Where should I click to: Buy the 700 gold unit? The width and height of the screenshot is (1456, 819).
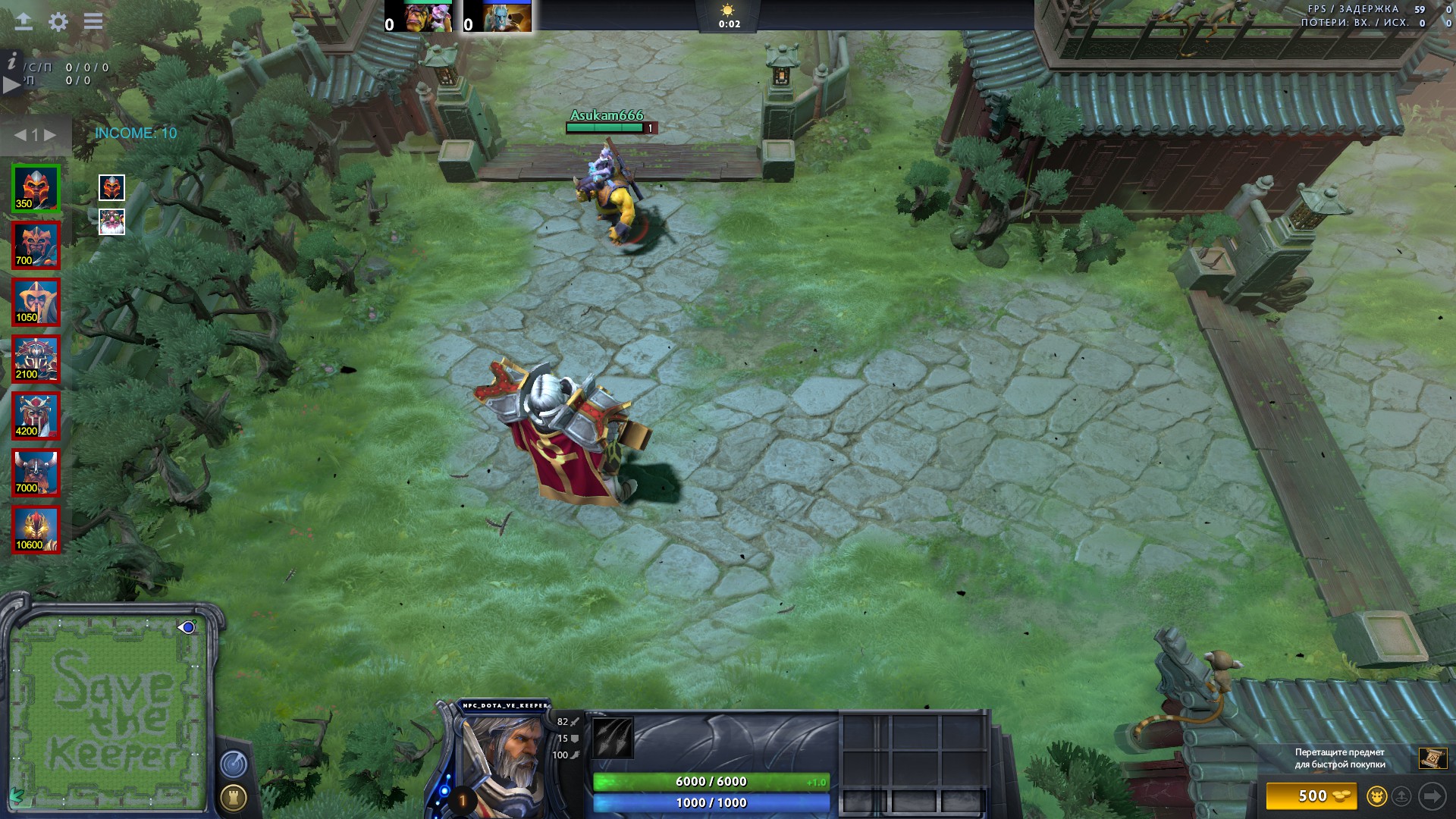[x=36, y=245]
